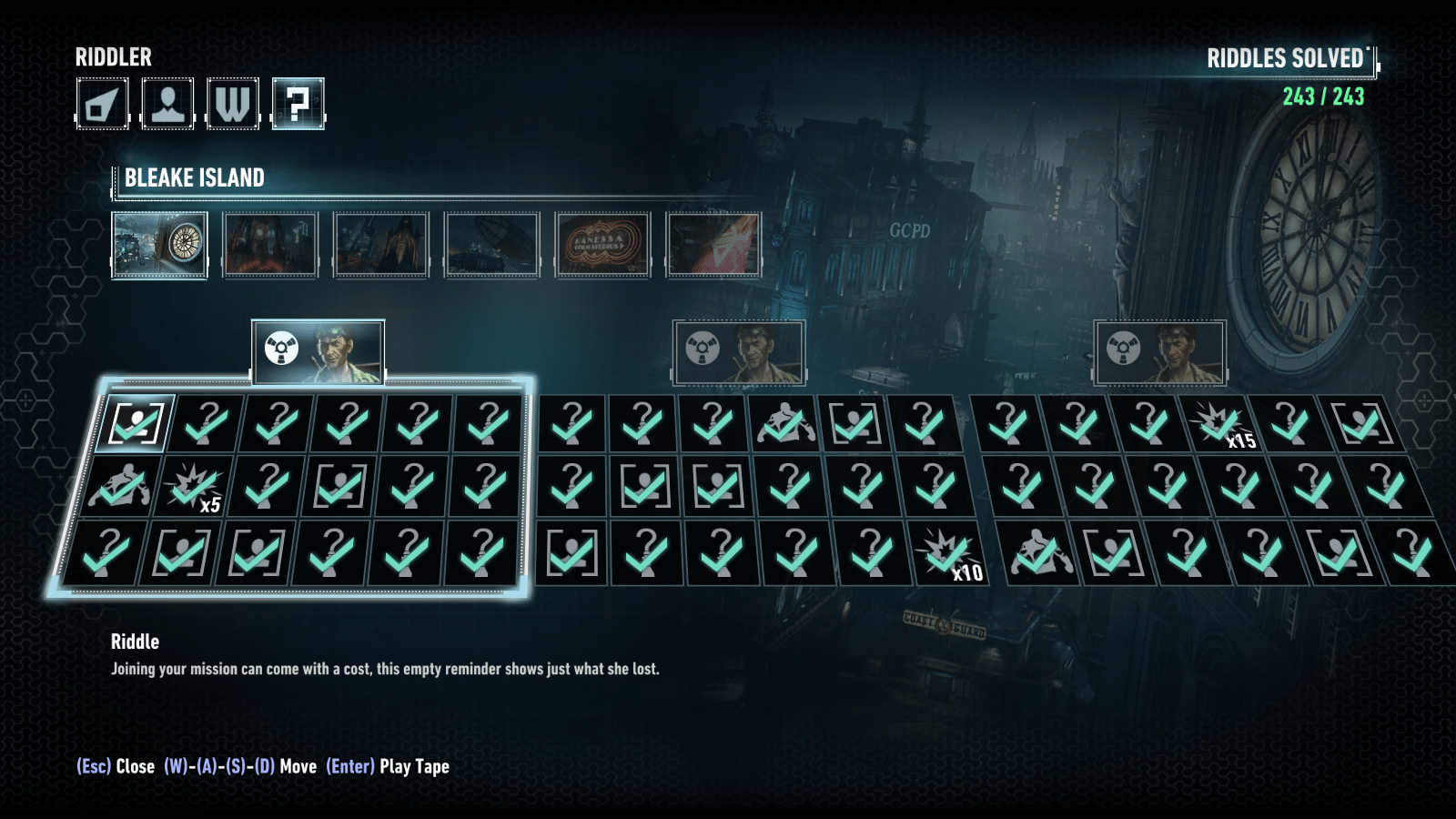
Task: Select the rightmost Riddler informant portrait
Action: (1160, 352)
